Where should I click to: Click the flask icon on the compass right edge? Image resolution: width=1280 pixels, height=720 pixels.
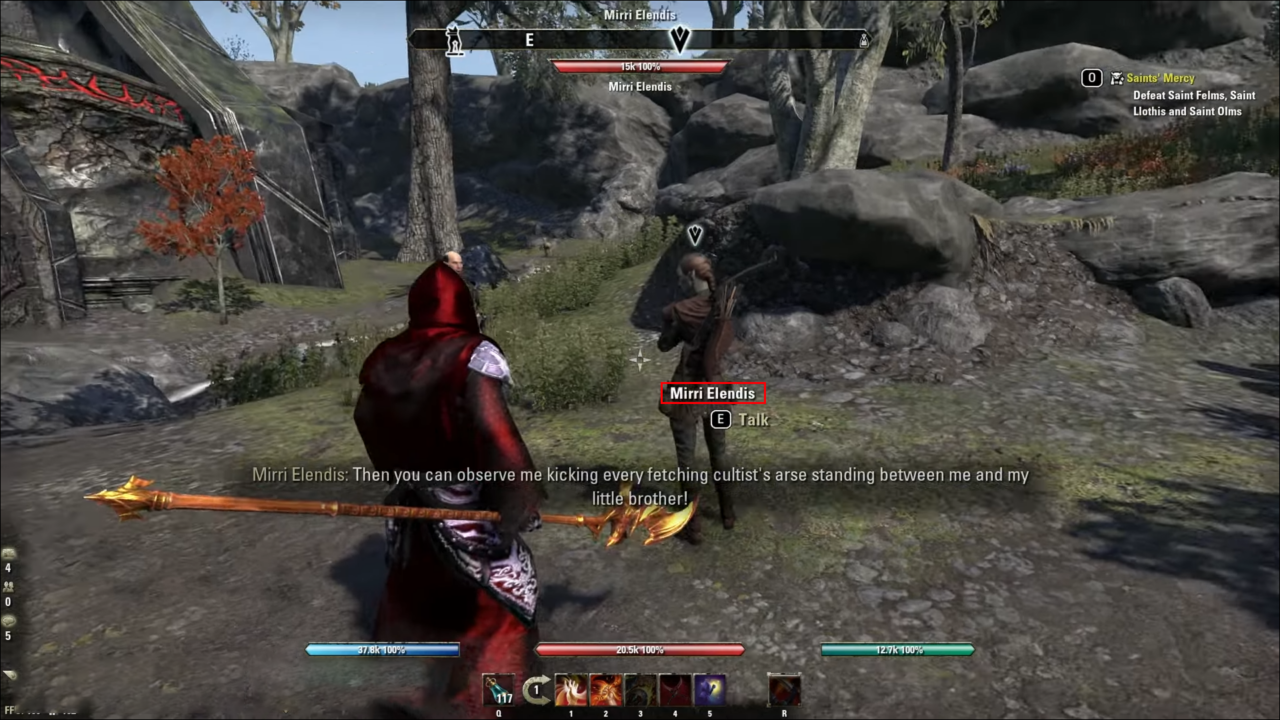click(863, 41)
